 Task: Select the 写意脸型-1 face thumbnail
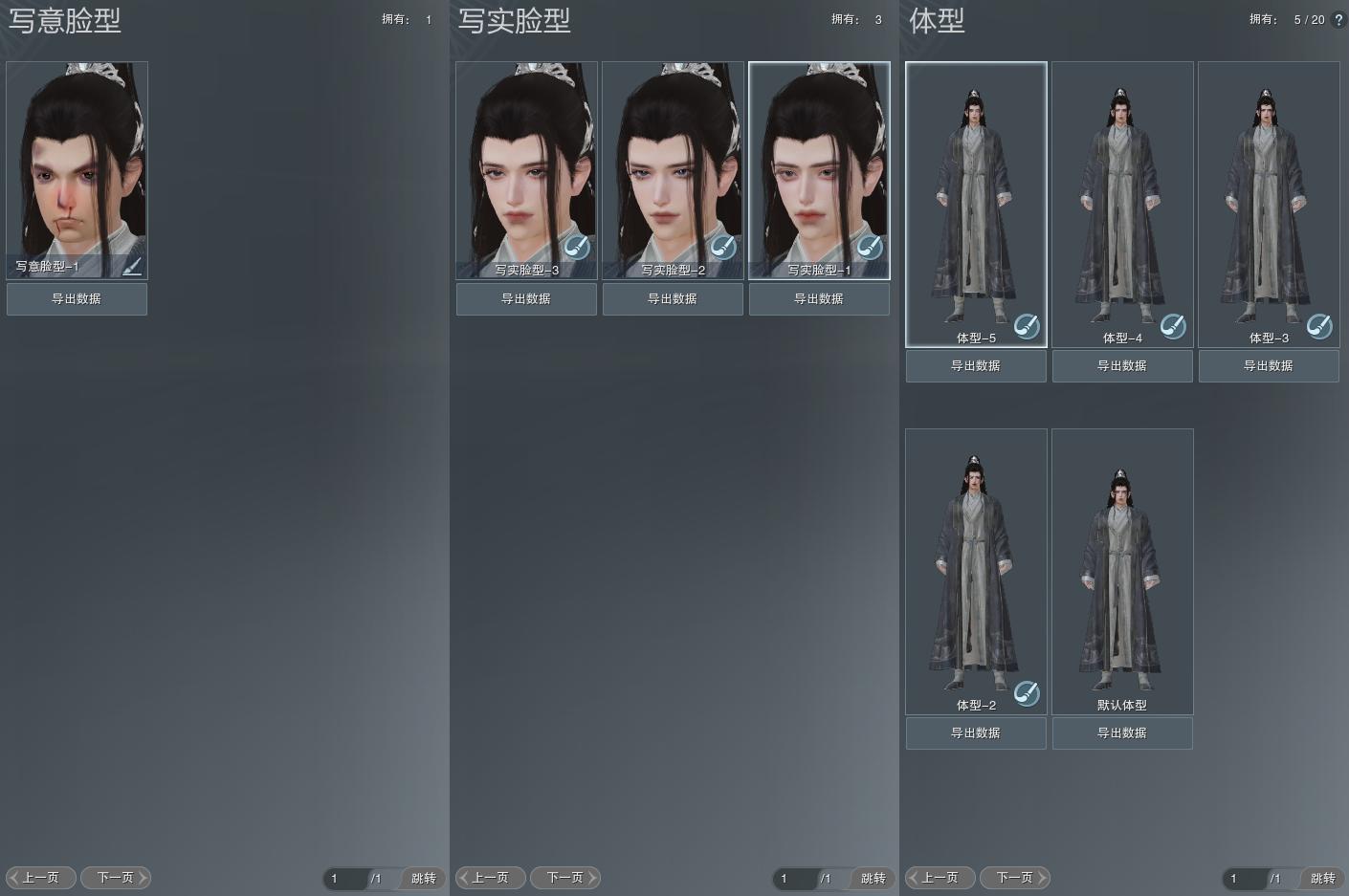tap(77, 163)
